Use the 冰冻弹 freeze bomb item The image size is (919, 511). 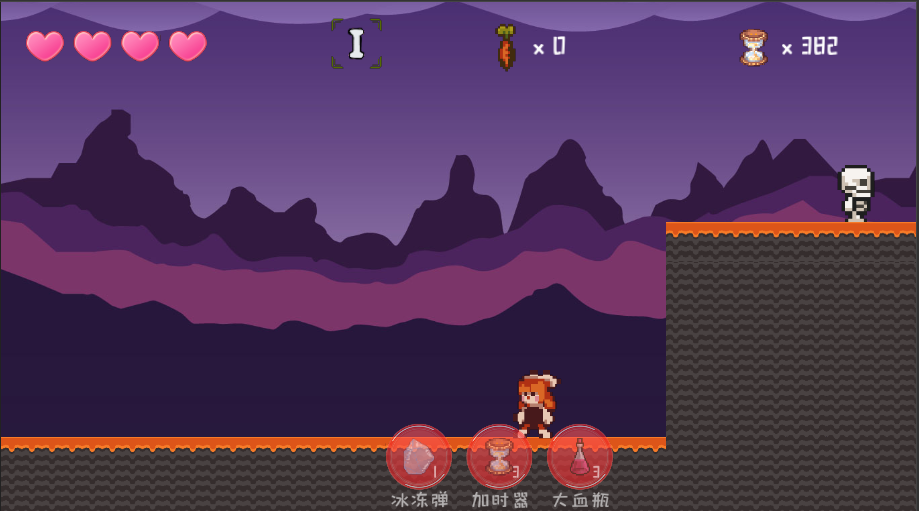[x=419, y=457]
